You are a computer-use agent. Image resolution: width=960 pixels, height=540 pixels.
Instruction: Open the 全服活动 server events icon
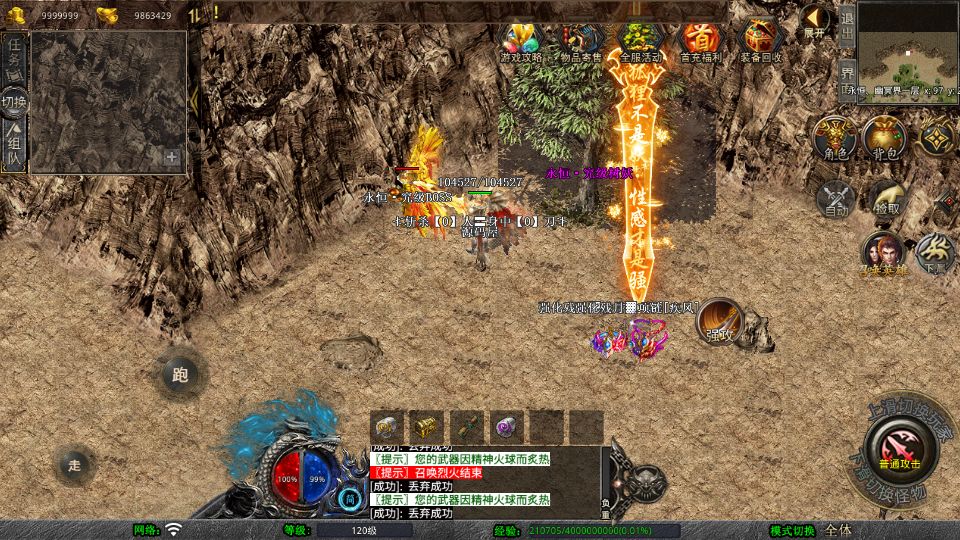tap(640, 42)
